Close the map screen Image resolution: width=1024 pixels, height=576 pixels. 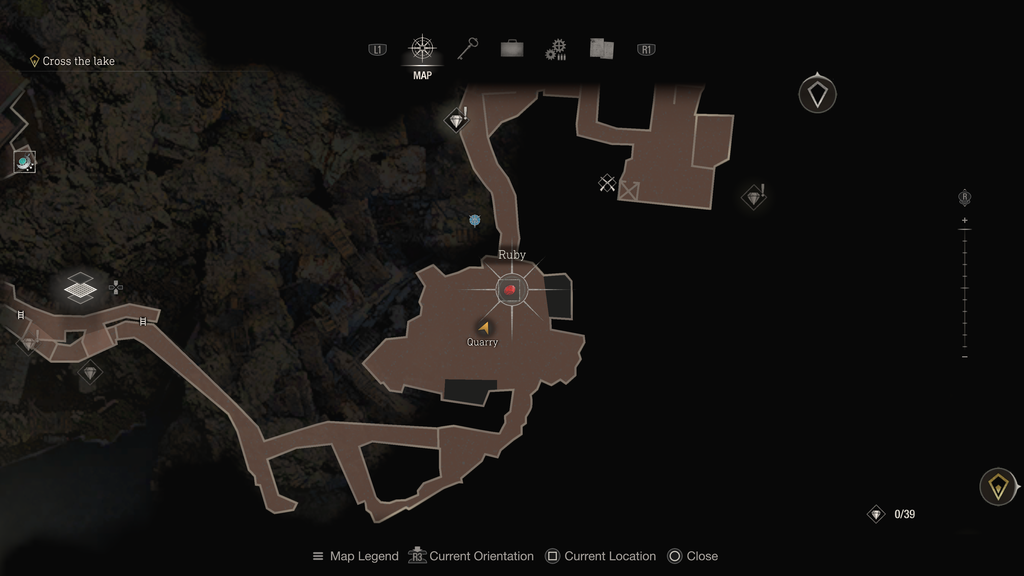693,556
